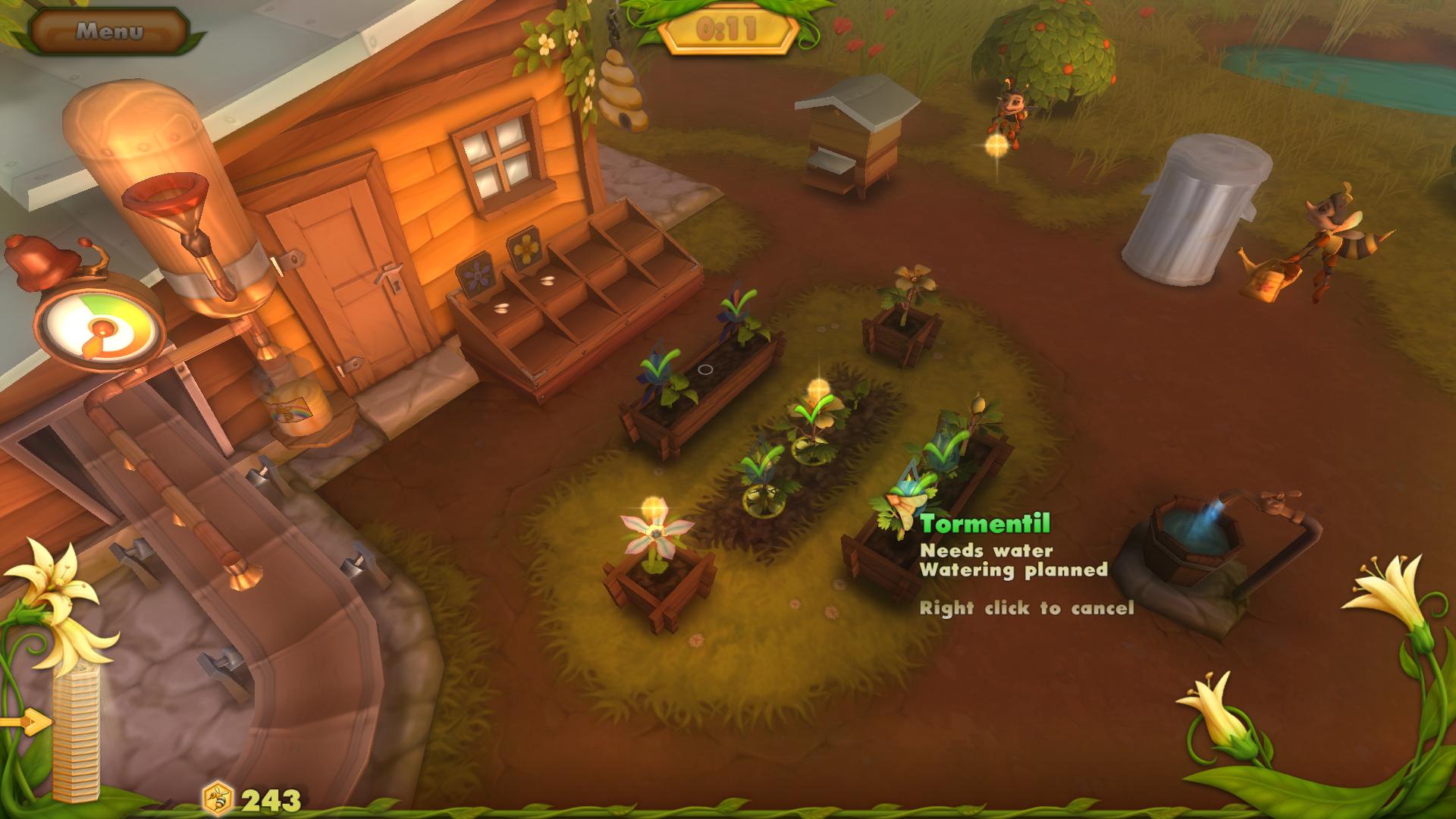The image size is (1456, 819).
Task: Open the wooden Menu button
Action: click(x=109, y=31)
